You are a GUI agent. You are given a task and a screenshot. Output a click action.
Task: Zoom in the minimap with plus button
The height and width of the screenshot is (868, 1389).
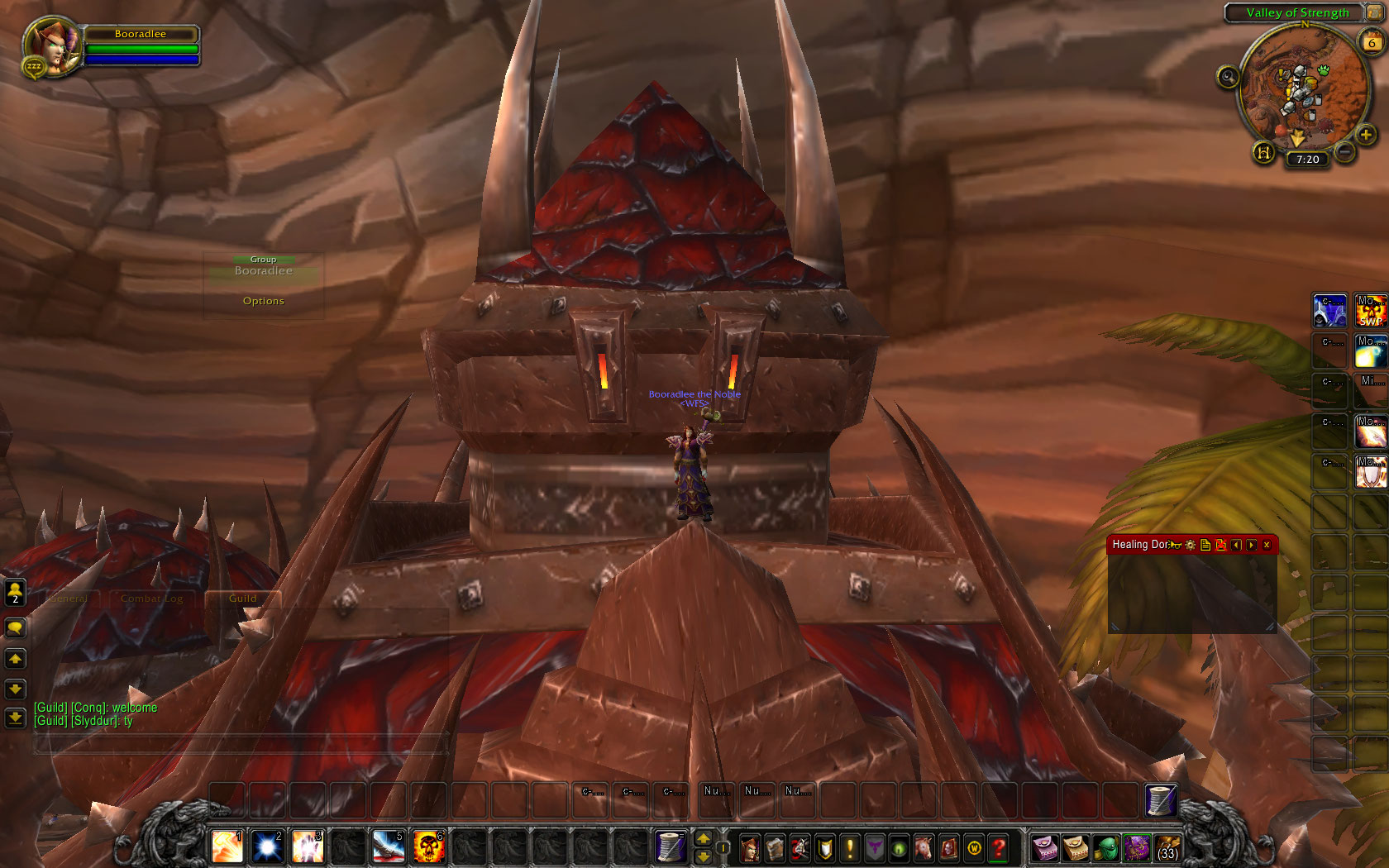point(1365,135)
